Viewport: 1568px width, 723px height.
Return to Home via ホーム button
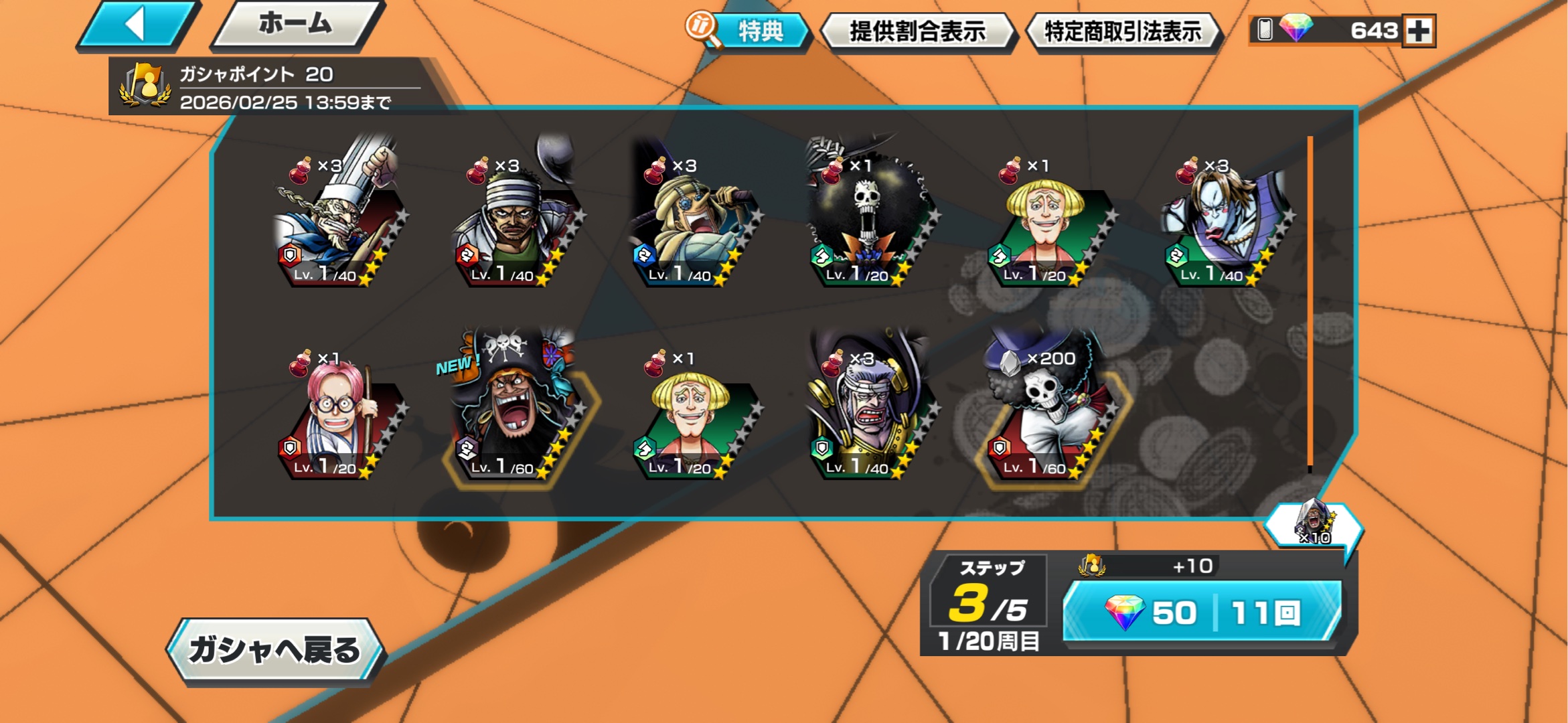pyautogui.click(x=296, y=25)
